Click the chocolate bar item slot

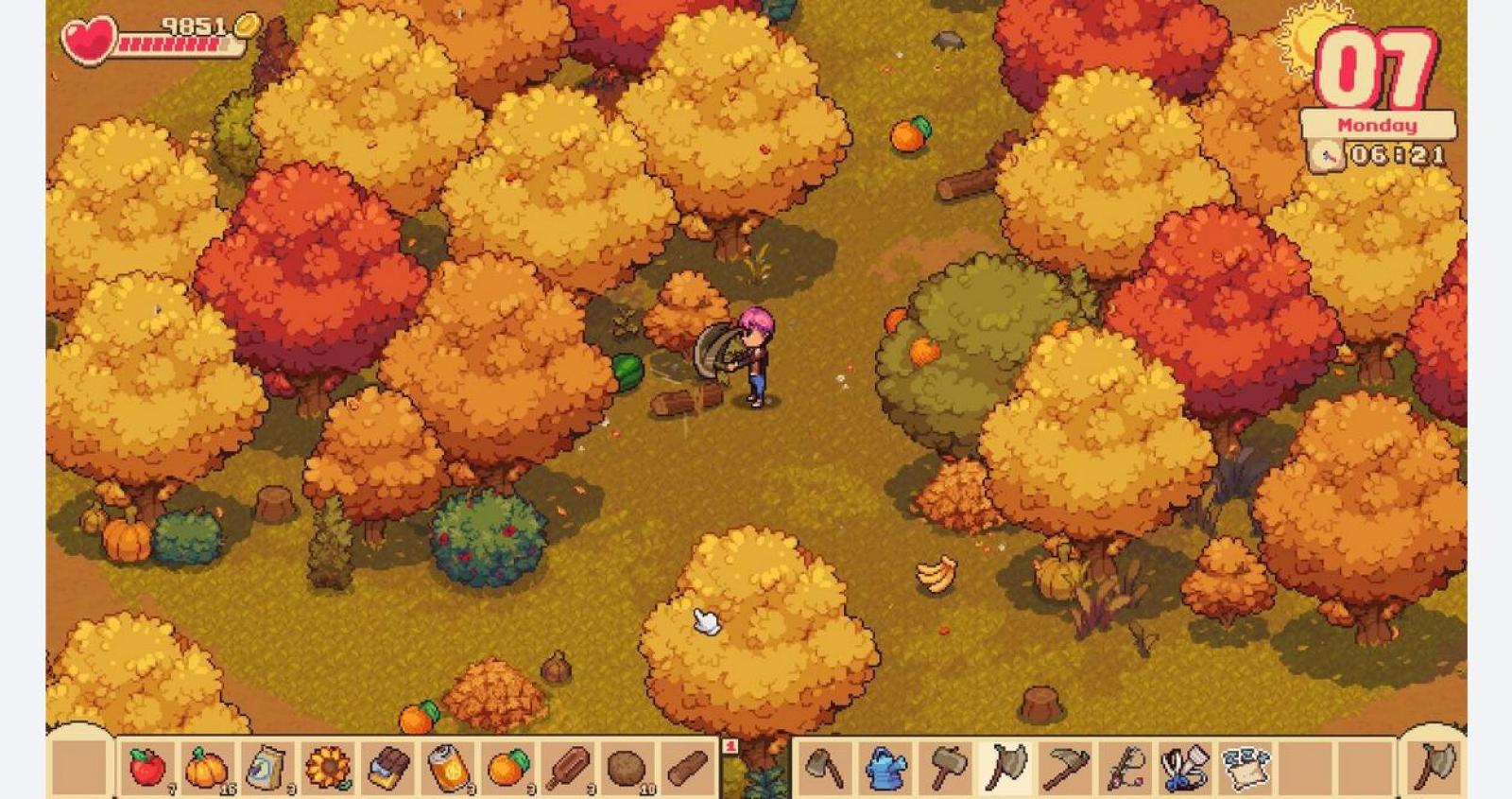[x=388, y=767]
